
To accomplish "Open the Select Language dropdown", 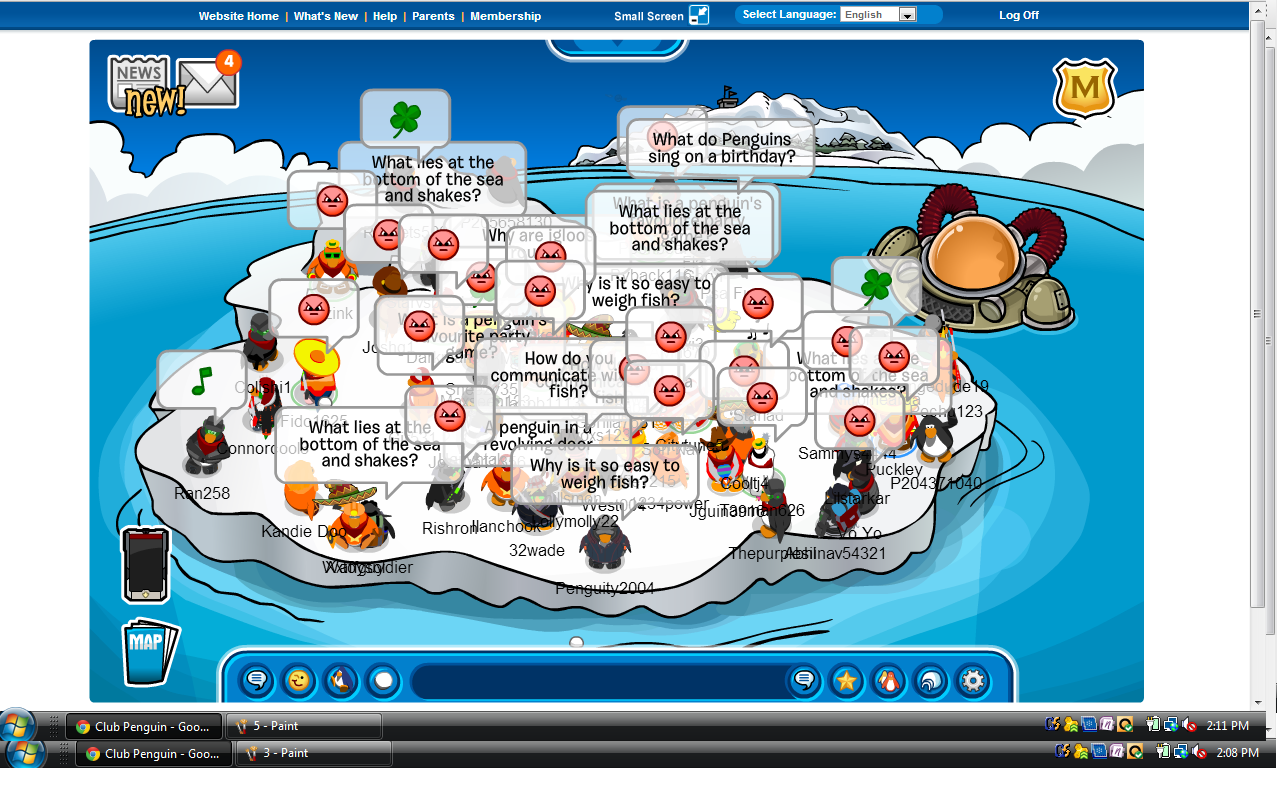I will tap(879, 15).
